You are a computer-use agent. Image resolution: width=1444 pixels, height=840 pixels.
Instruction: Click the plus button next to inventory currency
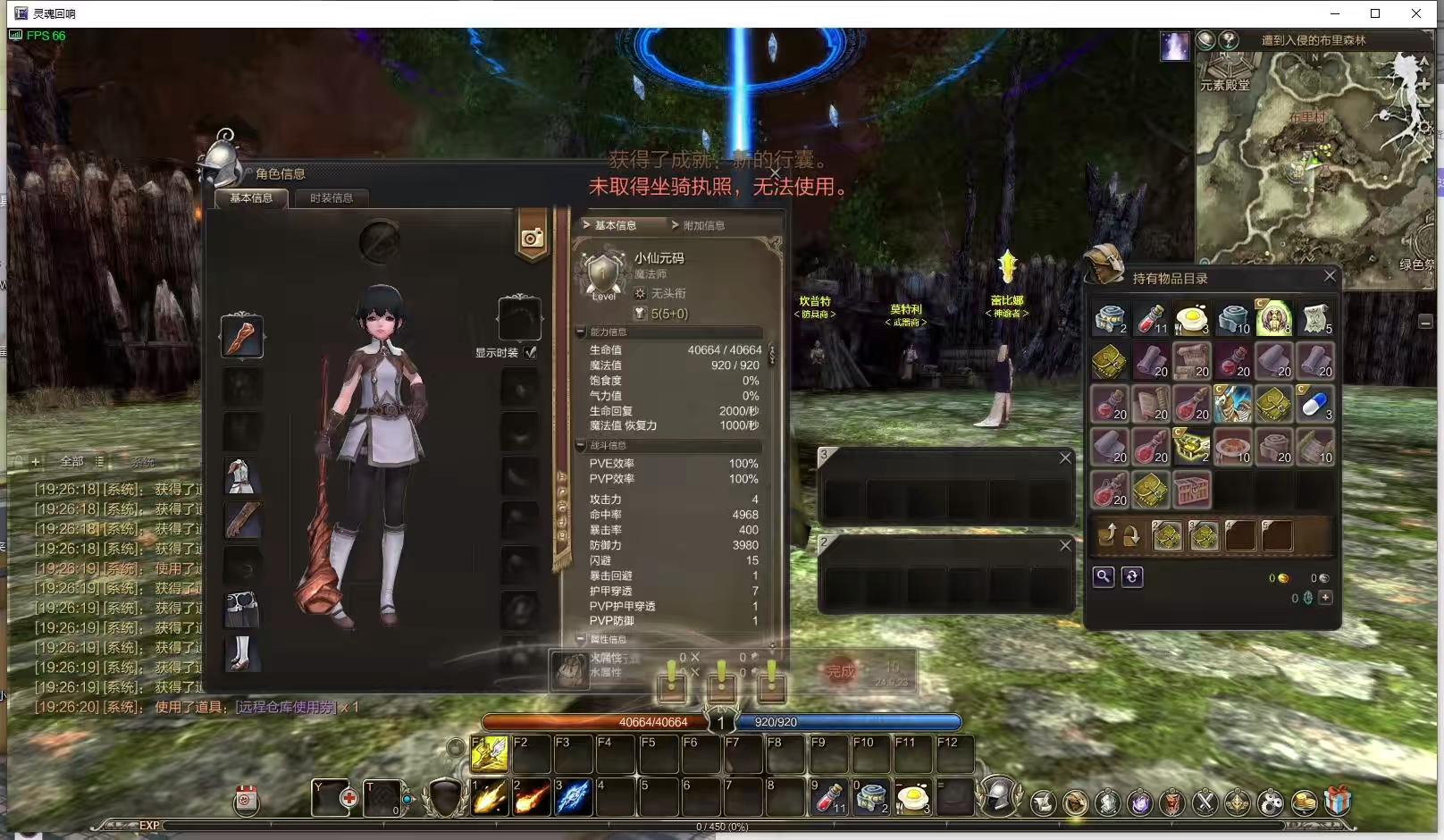click(1325, 597)
